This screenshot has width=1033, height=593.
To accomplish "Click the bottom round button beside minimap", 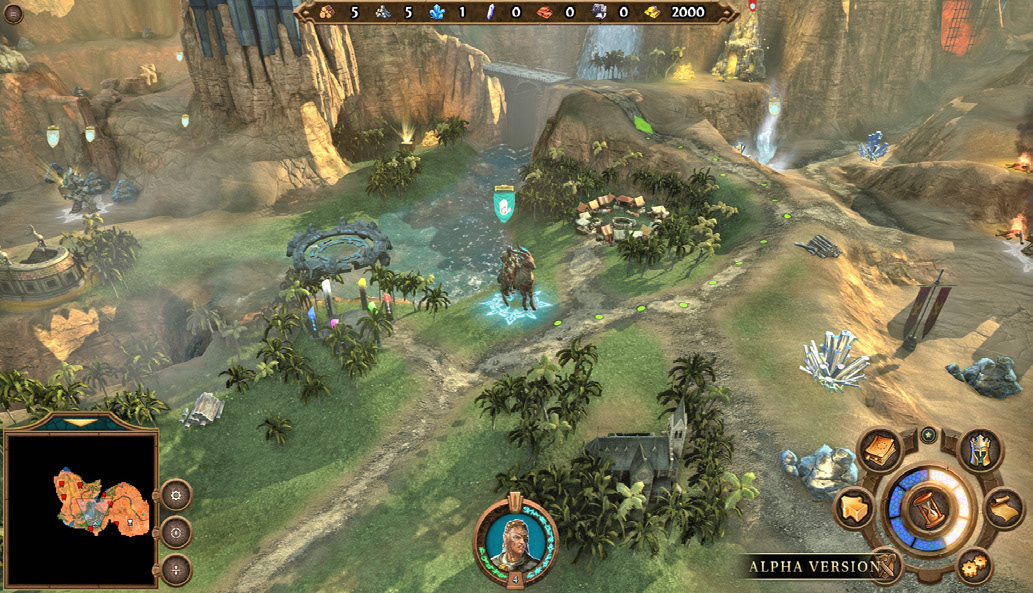I will tap(177, 569).
